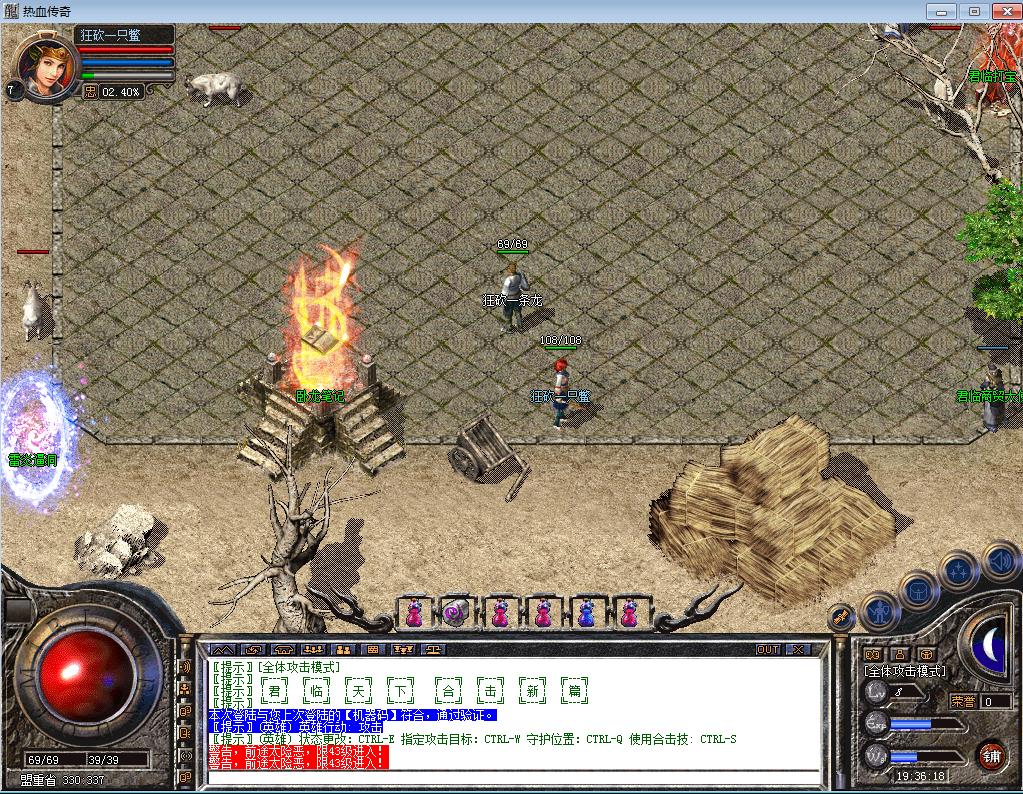Toggle the 全体攻击模式 attack mode label
1023x794 pixels.
[x=906, y=671]
